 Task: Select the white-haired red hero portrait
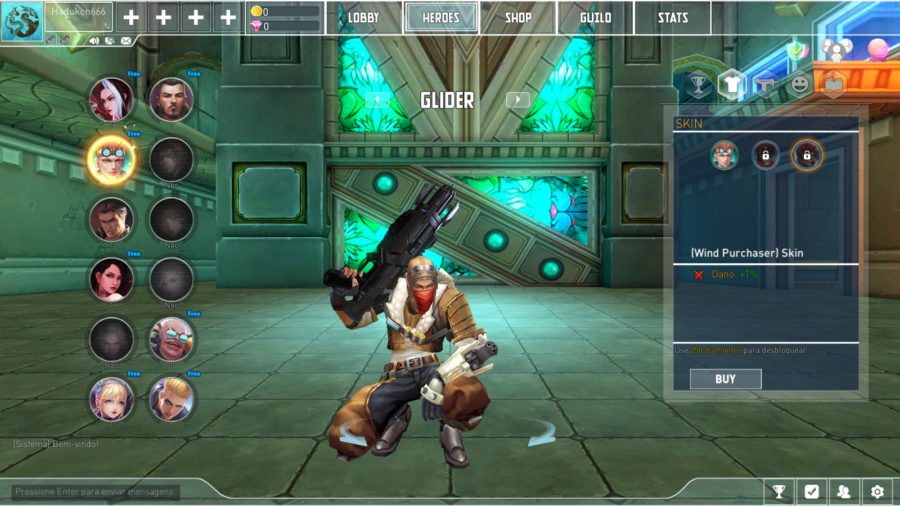(111, 98)
